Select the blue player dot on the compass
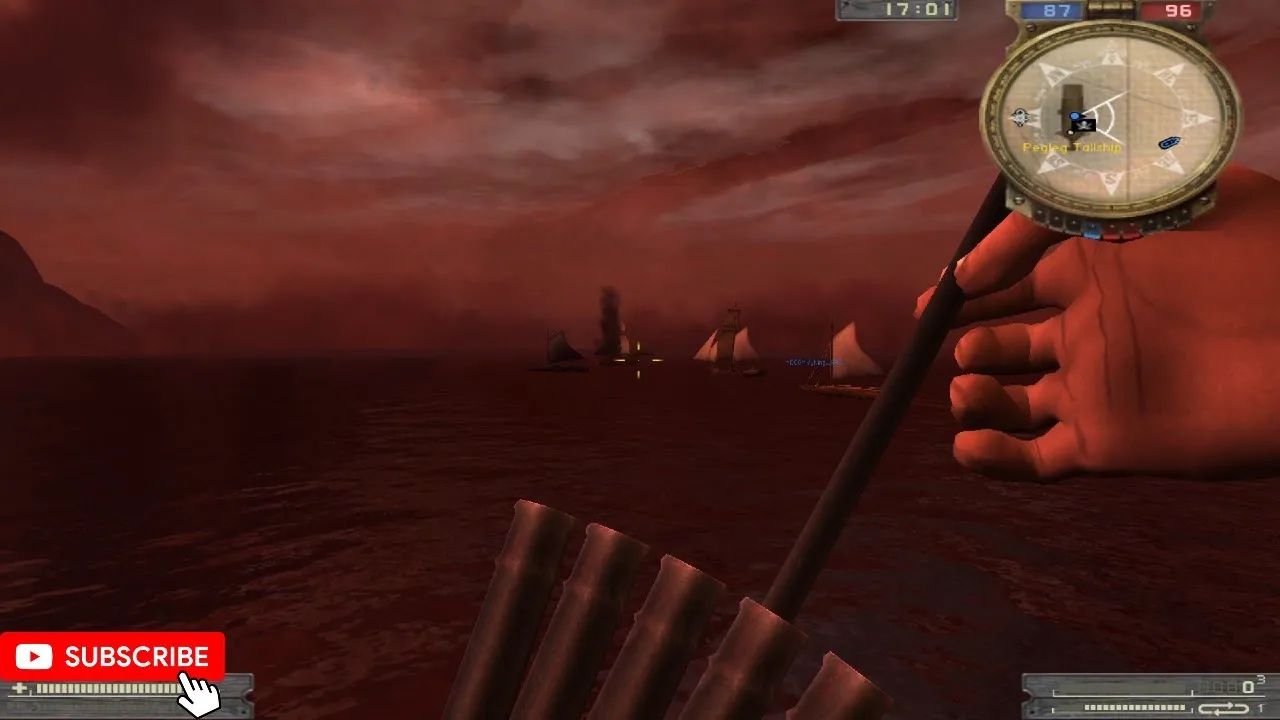The height and width of the screenshot is (720, 1280). pos(1075,115)
